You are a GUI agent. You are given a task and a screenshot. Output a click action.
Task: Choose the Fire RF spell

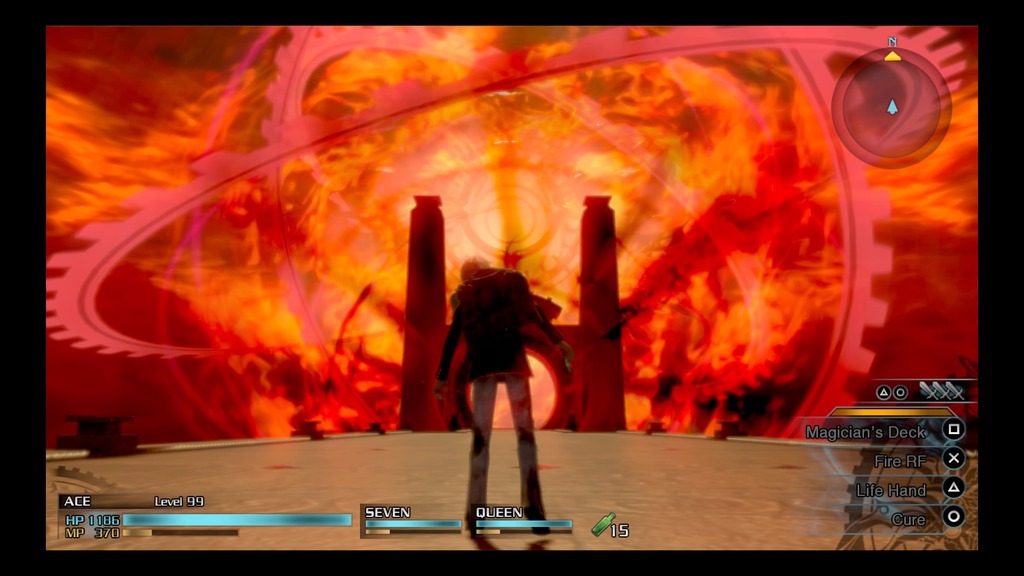(x=900, y=461)
